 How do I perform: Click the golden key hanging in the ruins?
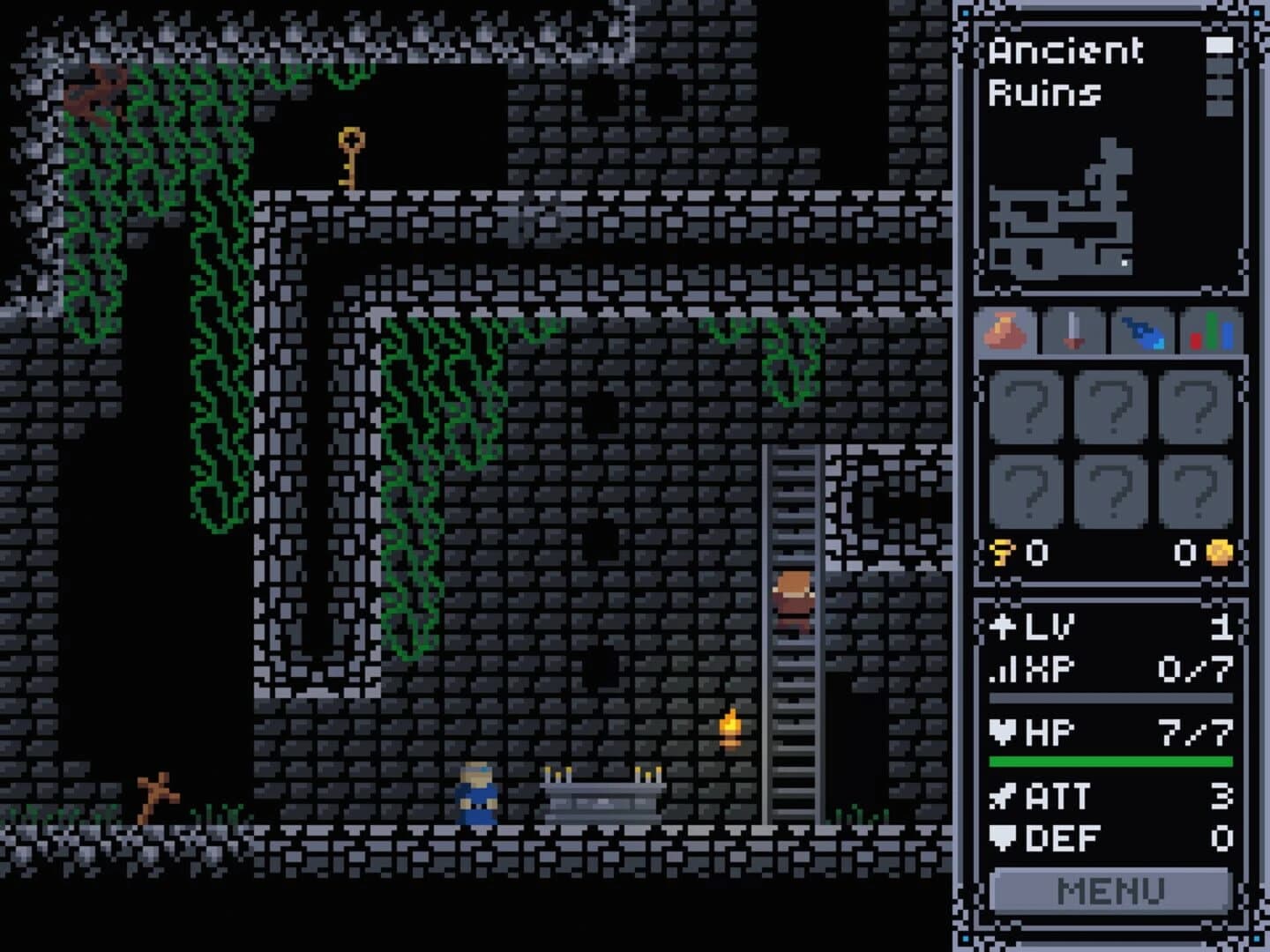(x=349, y=159)
